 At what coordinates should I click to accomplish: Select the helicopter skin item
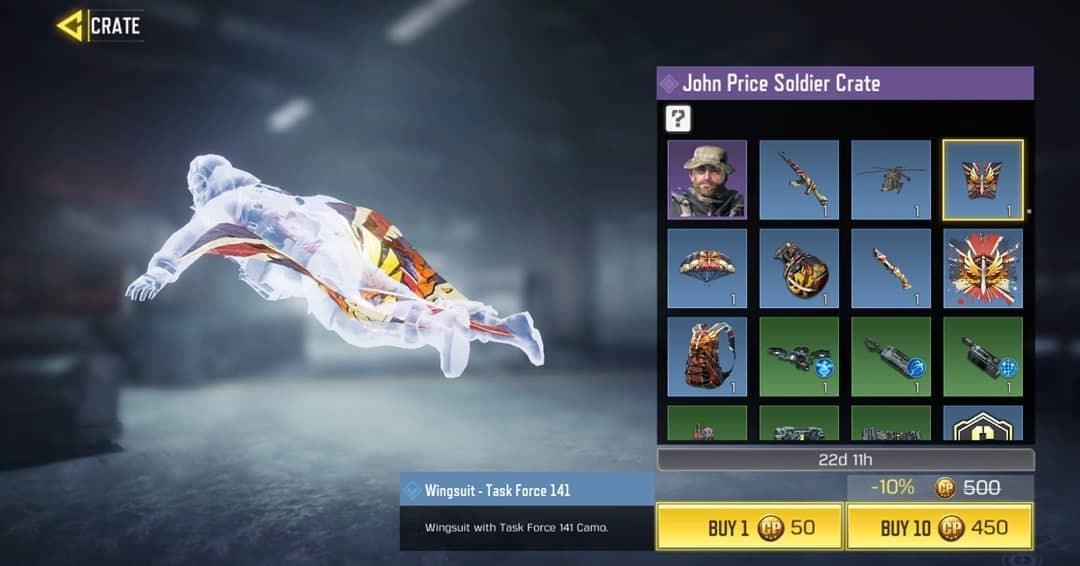coord(891,180)
